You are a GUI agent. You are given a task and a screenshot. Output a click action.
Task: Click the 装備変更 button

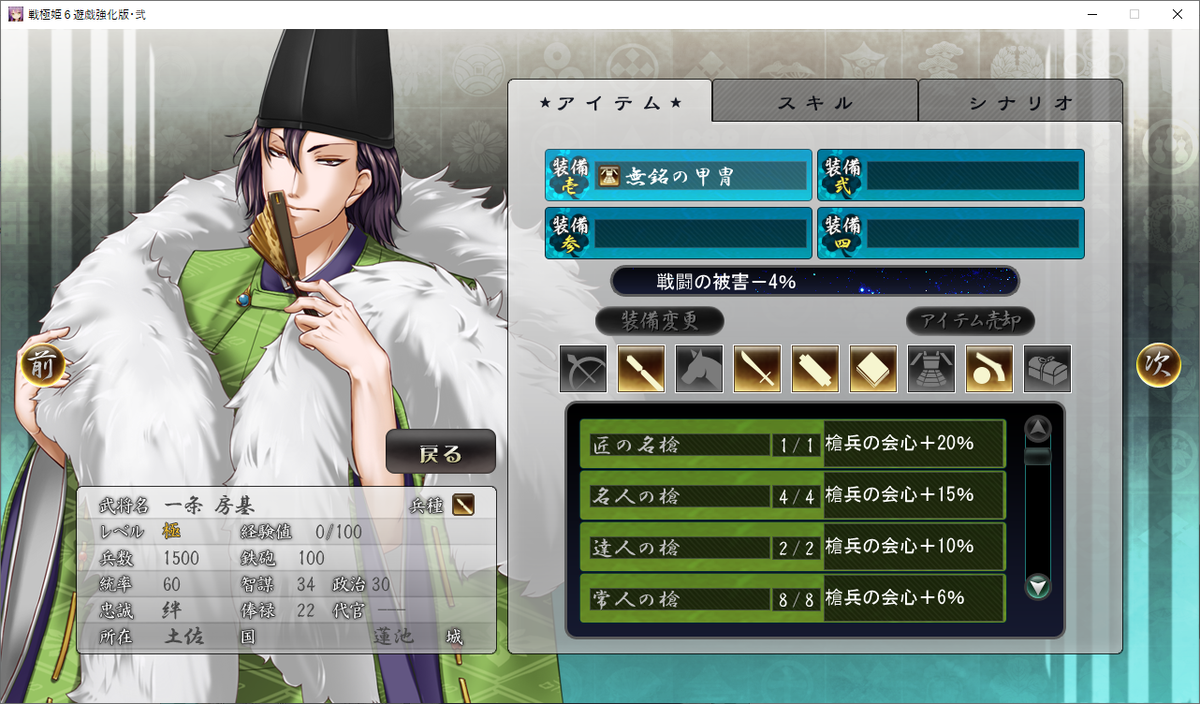[x=659, y=321]
